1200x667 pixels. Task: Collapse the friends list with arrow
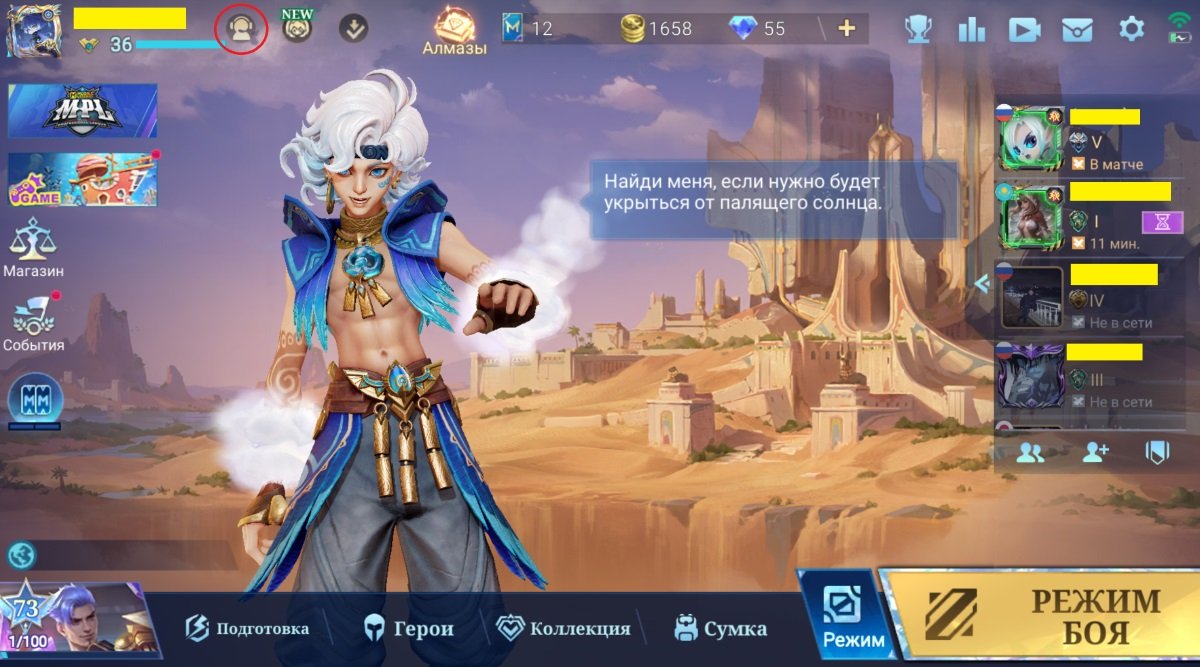click(982, 284)
